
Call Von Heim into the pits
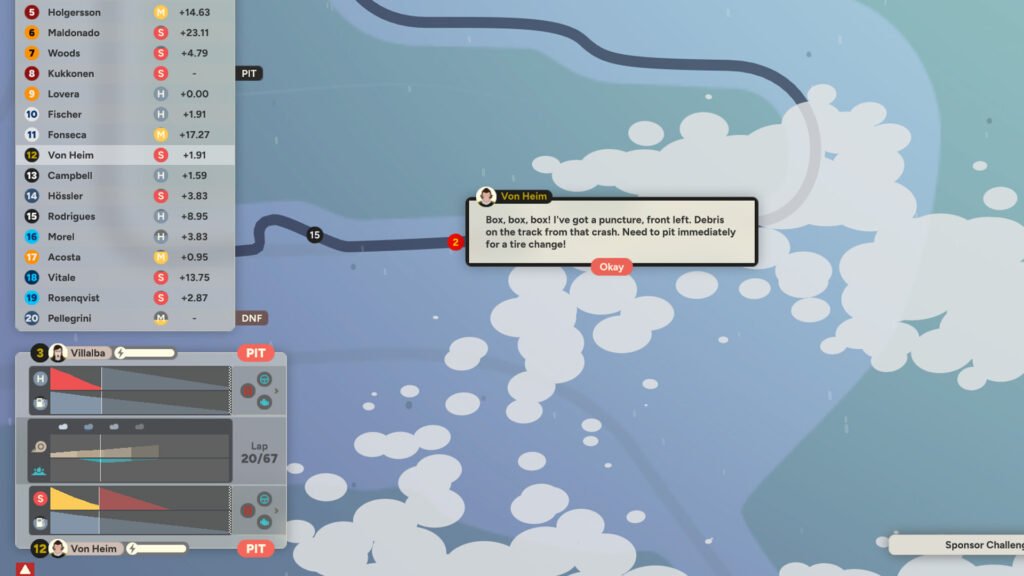coord(256,548)
